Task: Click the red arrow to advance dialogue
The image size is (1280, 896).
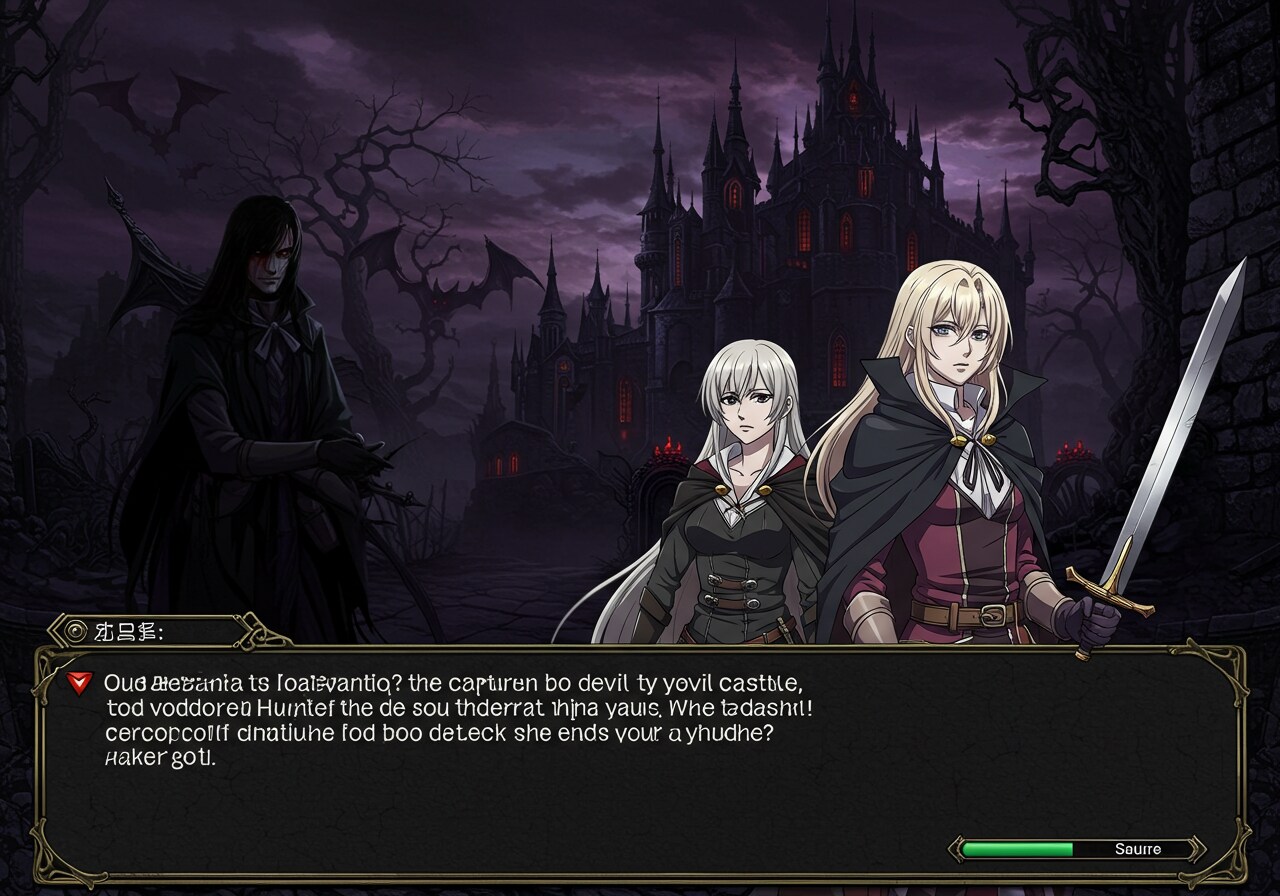Action: (77, 683)
